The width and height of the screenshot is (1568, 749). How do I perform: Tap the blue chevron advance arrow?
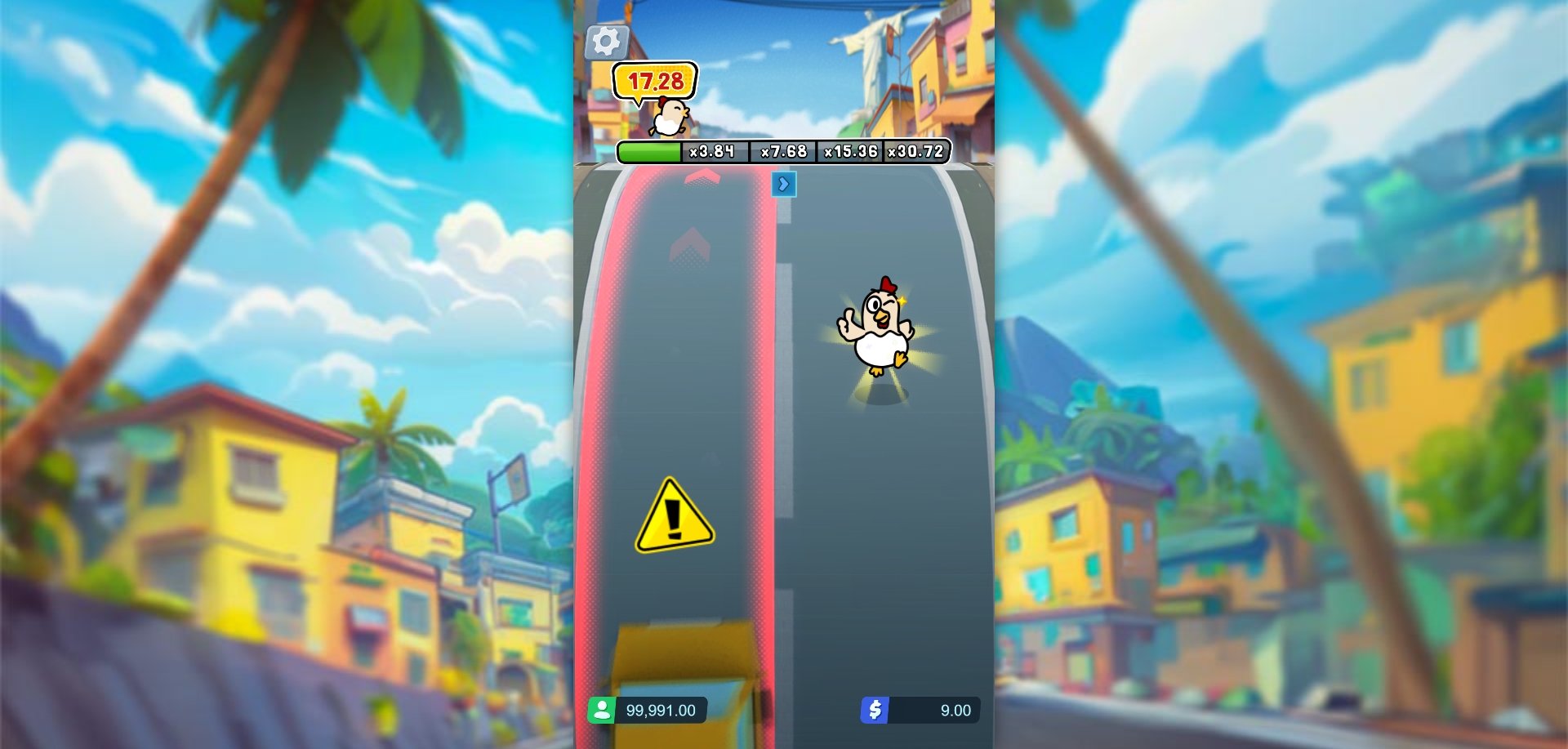[784, 185]
